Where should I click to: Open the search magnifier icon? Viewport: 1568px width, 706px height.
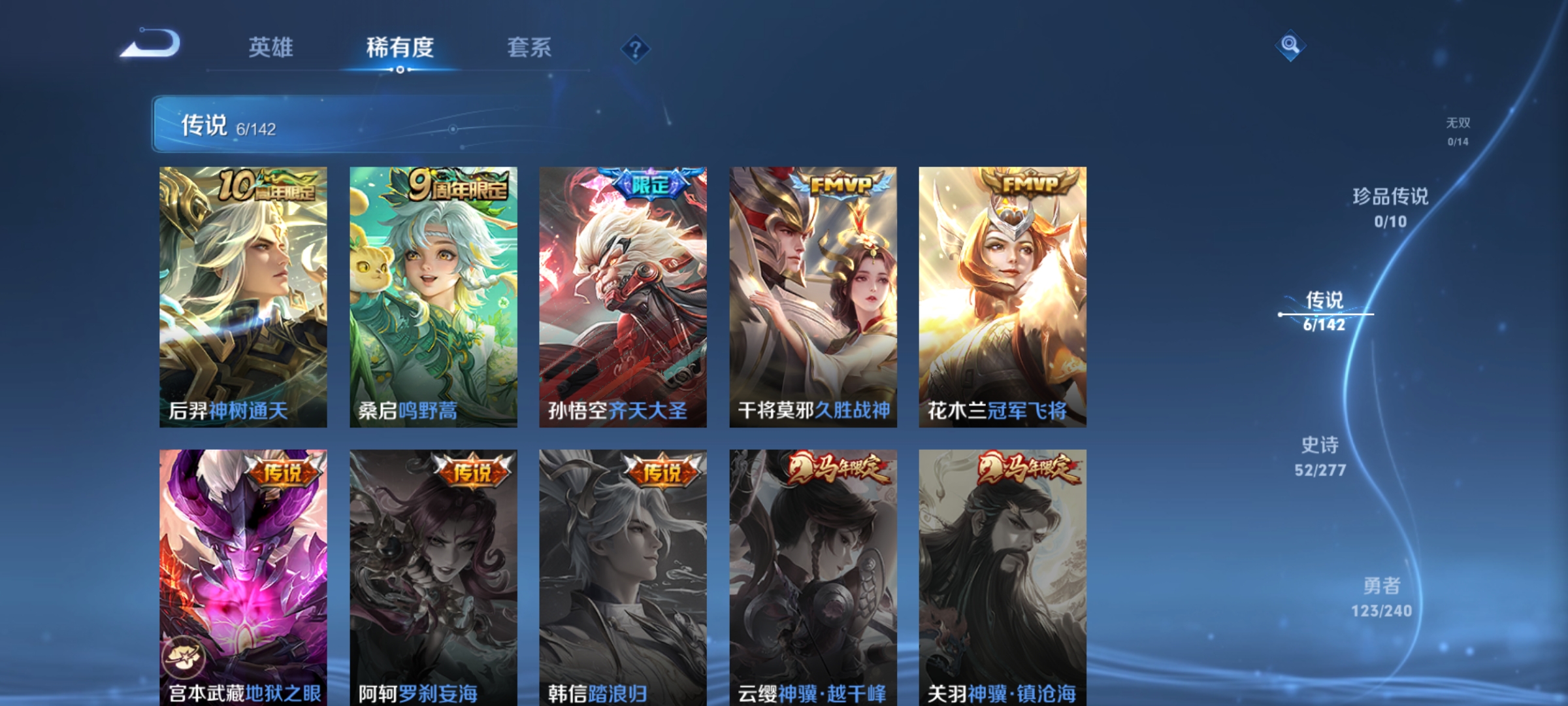[1289, 47]
